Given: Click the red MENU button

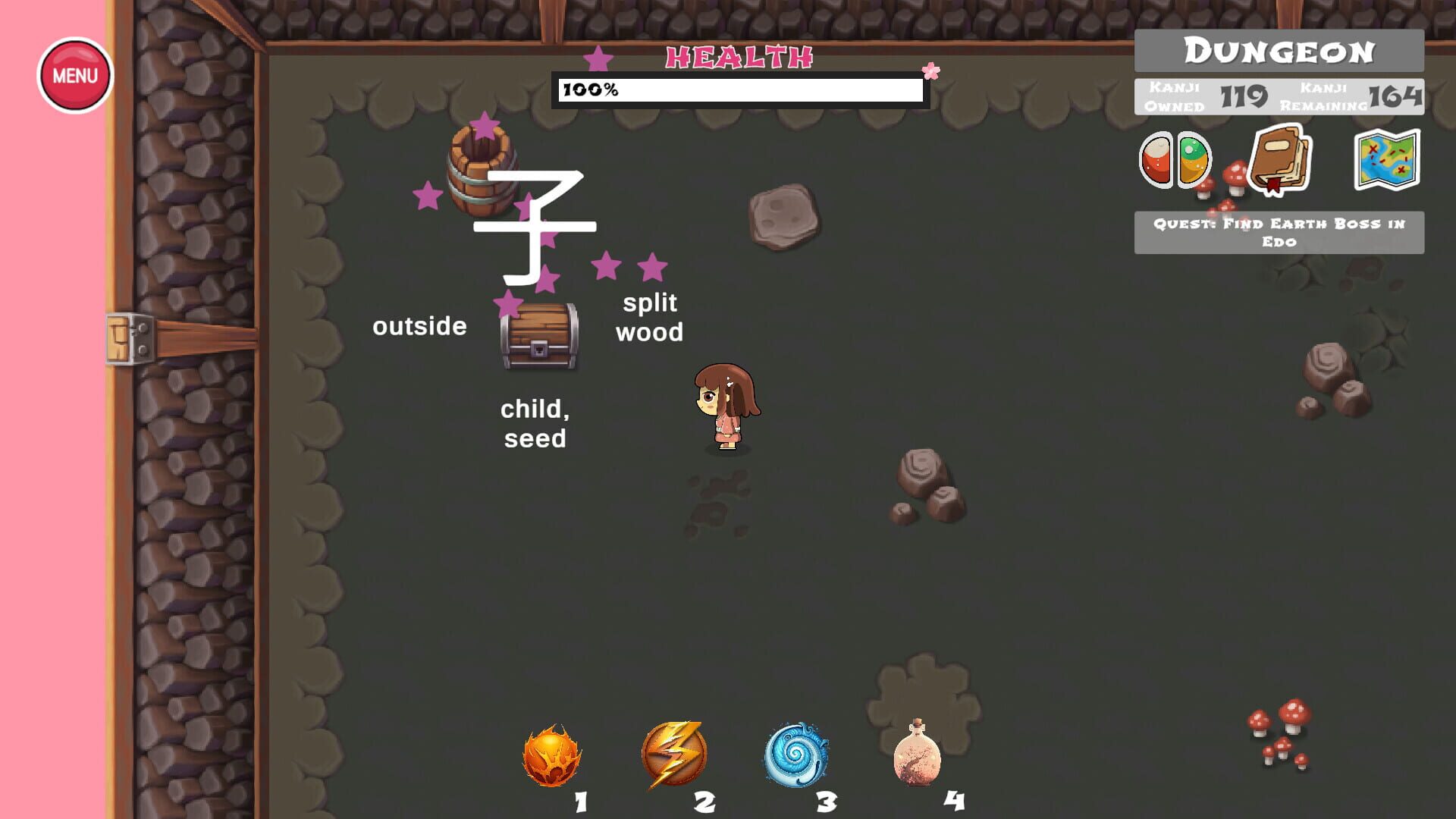Looking at the screenshot, I should [x=74, y=74].
